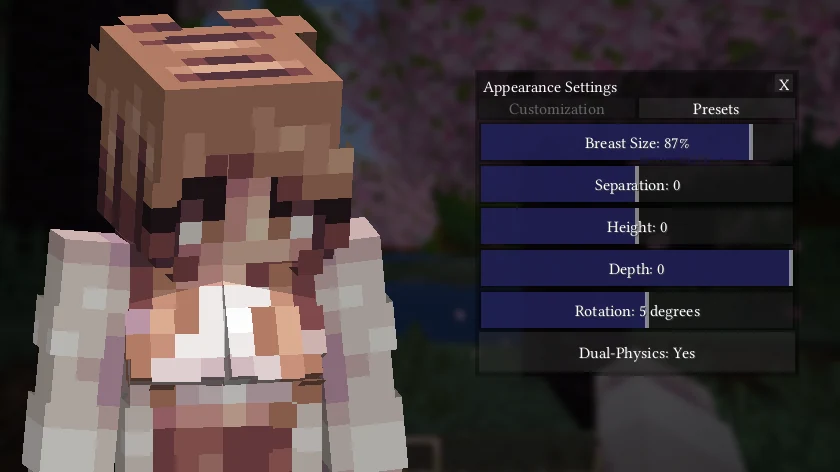Close the Appearance Settings panel

click(x=784, y=85)
